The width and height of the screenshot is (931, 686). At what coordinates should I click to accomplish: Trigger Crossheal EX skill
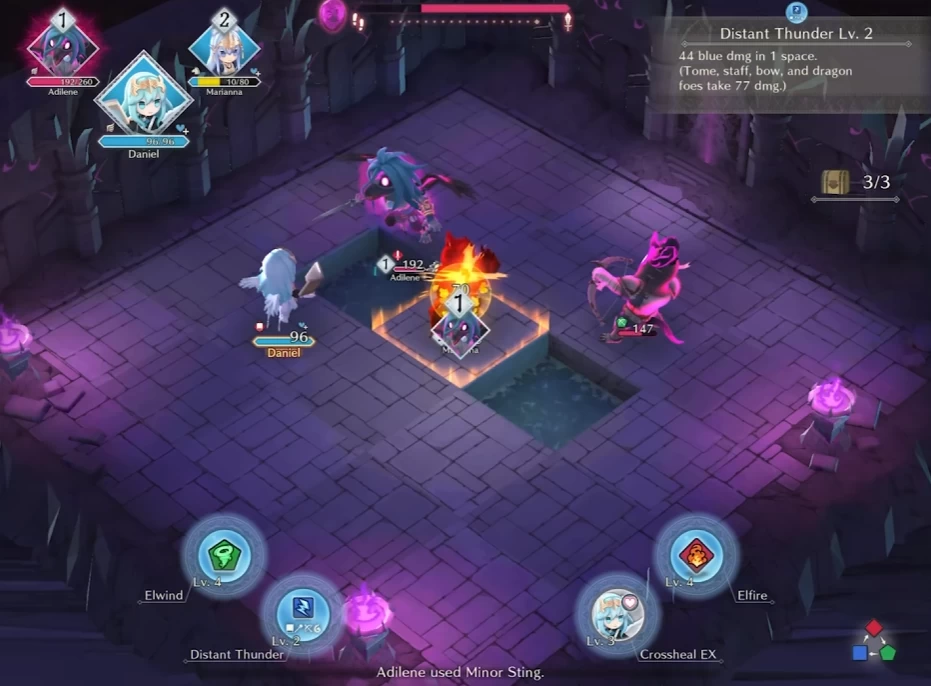(617, 611)
